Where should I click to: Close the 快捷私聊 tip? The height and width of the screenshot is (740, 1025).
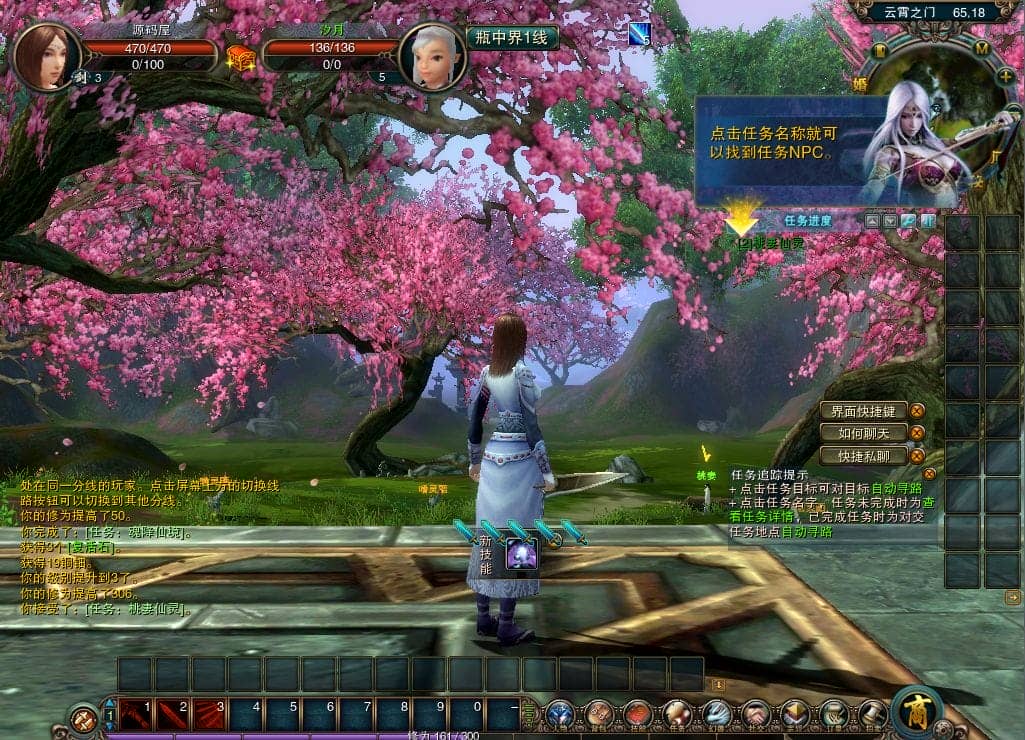(x=917, y=456)
